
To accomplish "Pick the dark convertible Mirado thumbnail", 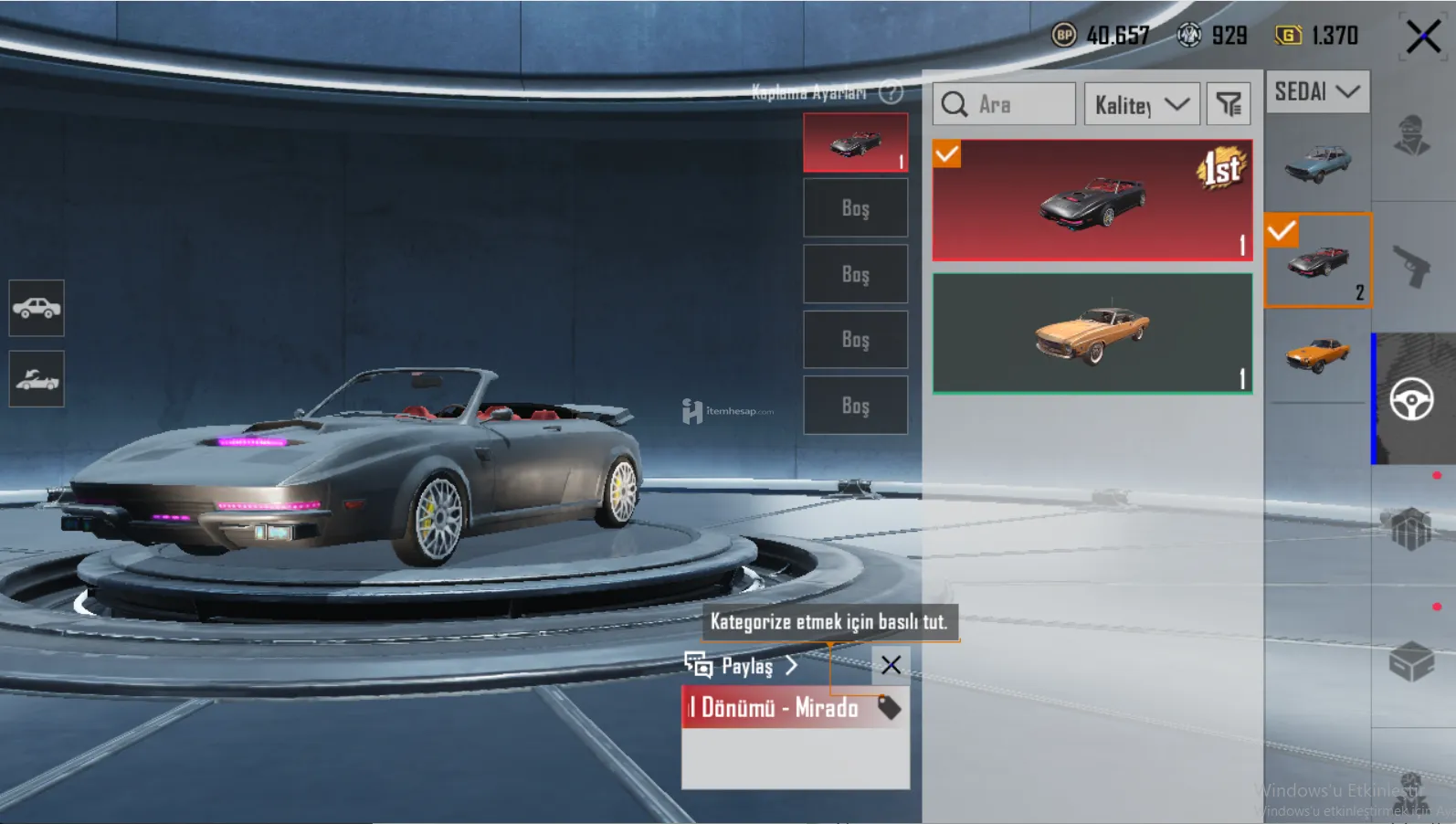I will tap(1317, 261).
